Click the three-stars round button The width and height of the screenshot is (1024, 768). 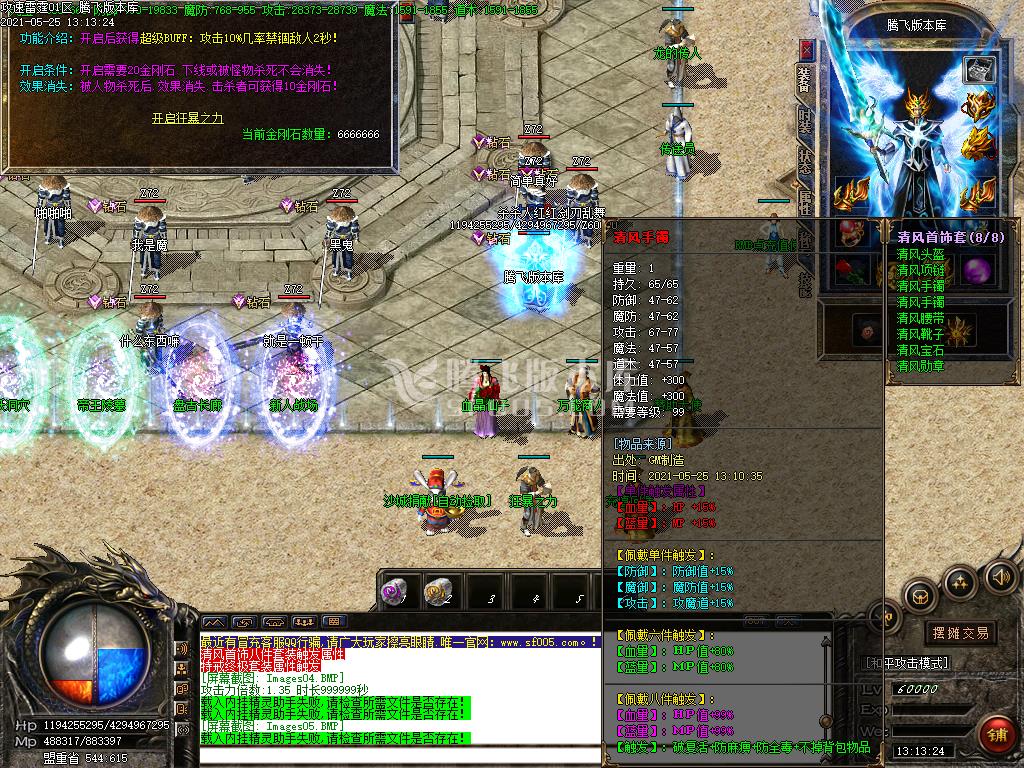click(x=961, y=581)
